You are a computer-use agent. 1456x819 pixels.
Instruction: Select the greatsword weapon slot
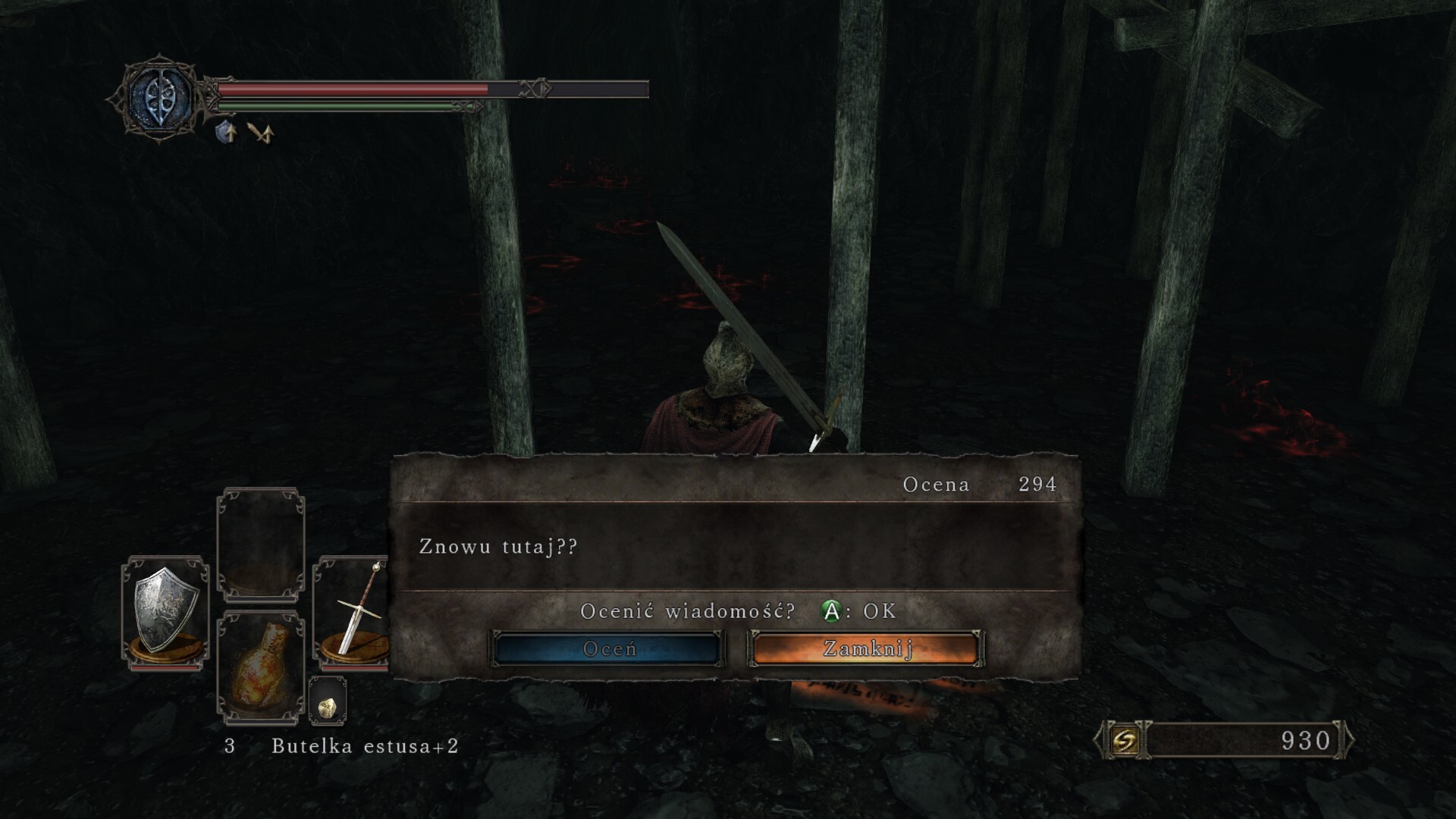click(353, 614)
